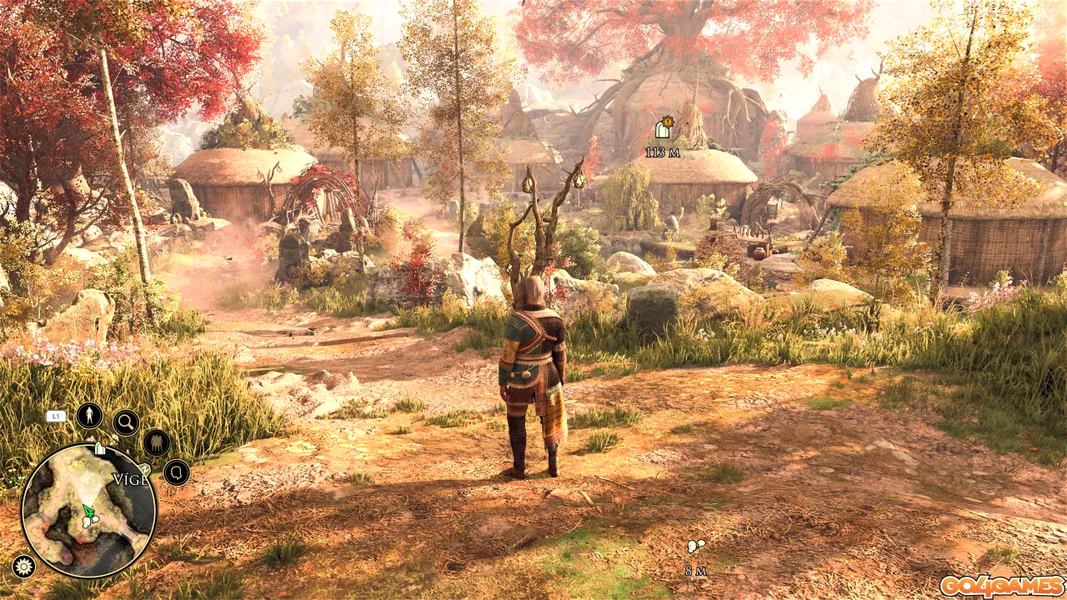Open the circular minimap
Viewport: 1067px width, 600px height.
point(88,512)
